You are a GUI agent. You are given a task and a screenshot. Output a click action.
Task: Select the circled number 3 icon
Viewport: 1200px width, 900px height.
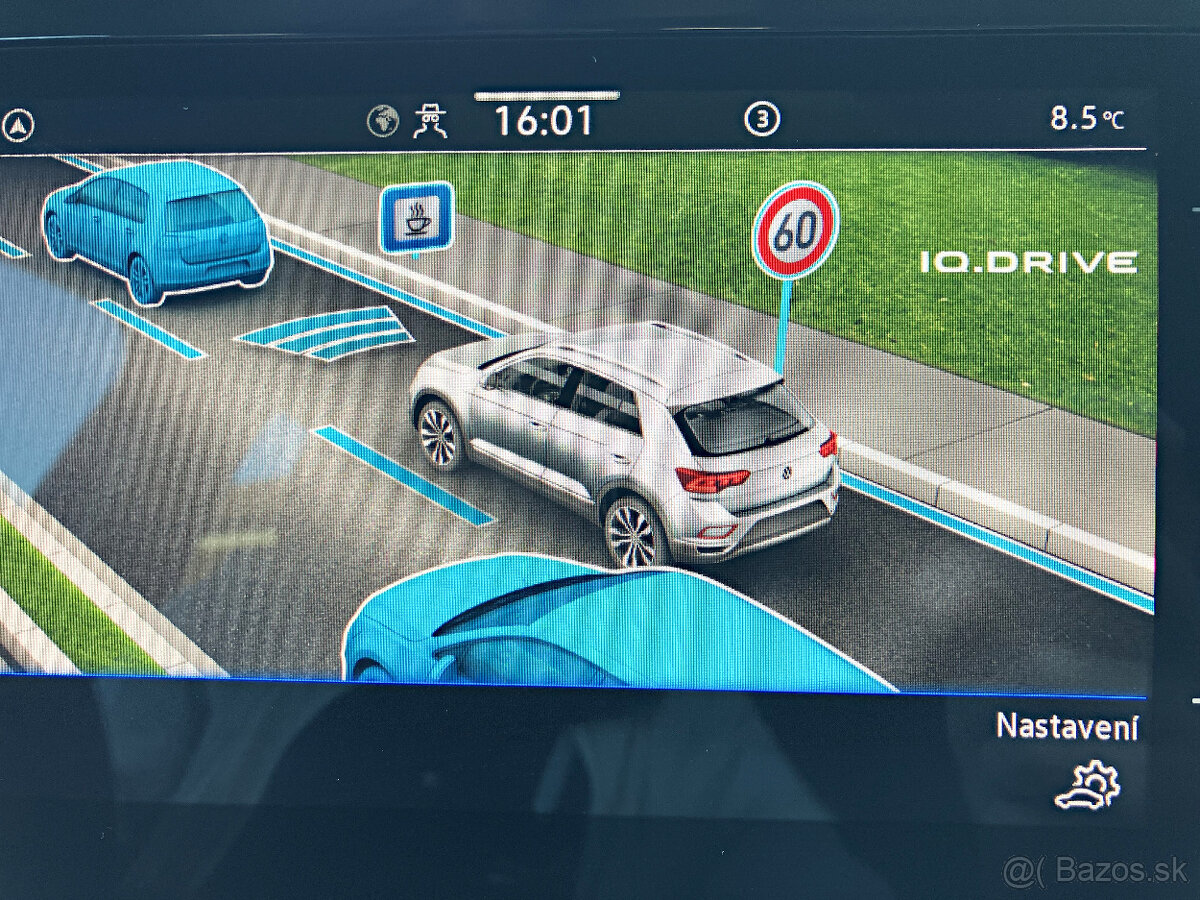pos(762,121)
